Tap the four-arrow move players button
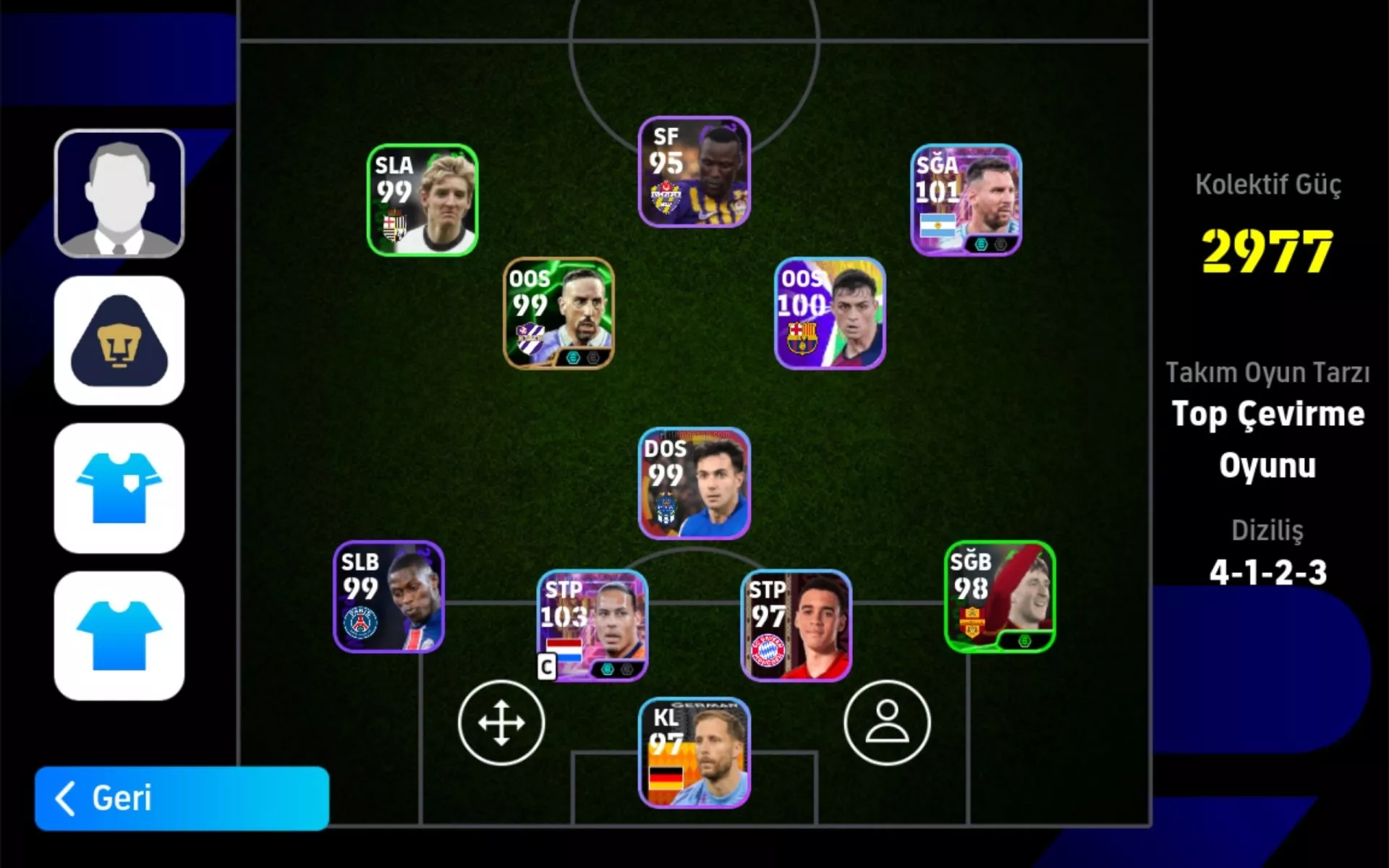The image size is (1389, 868). pos(501,723)
